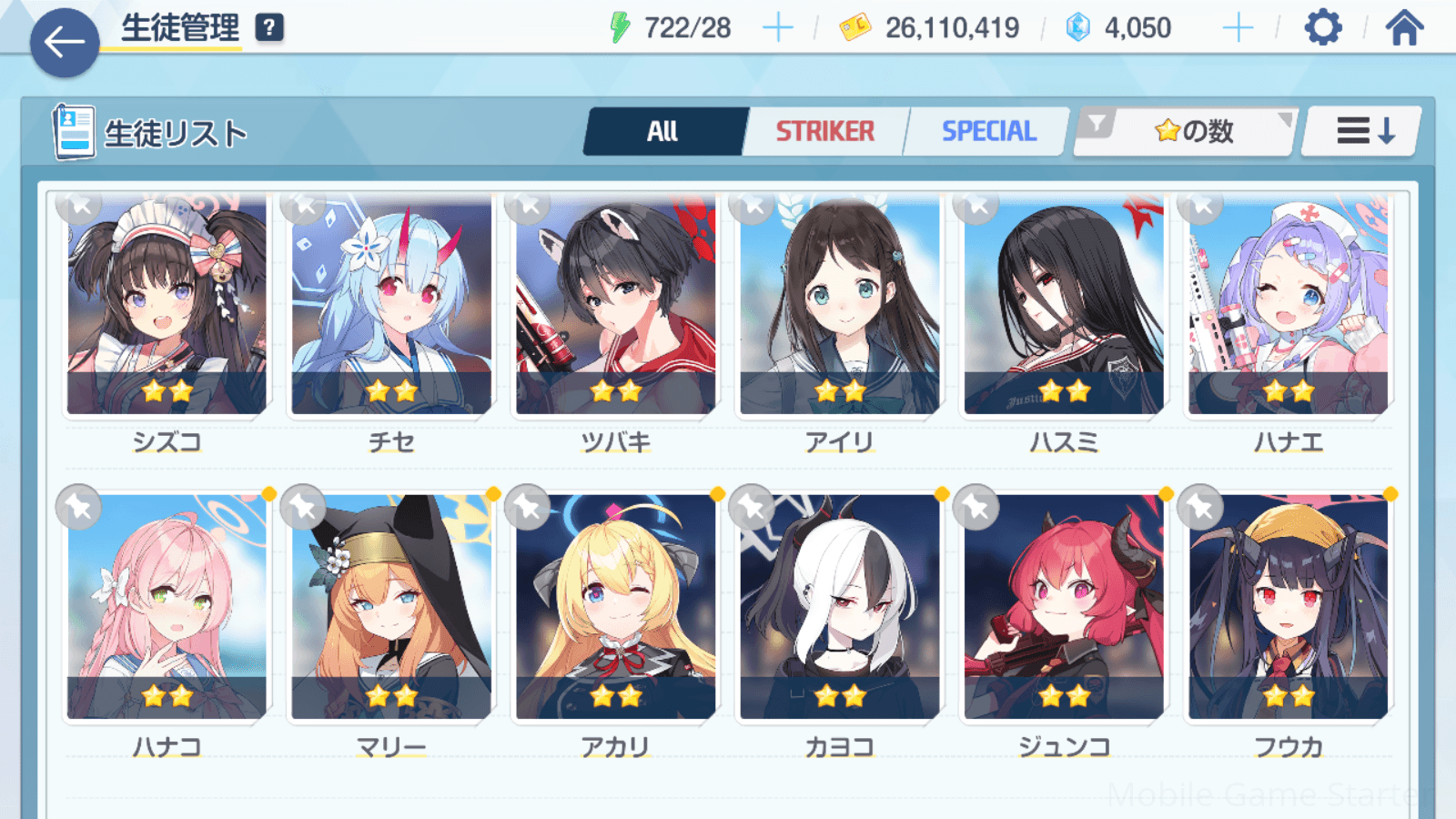This screenshot has height=819, width=1456.
Task: Open アイリ's student card
Action: click(840, 309)
